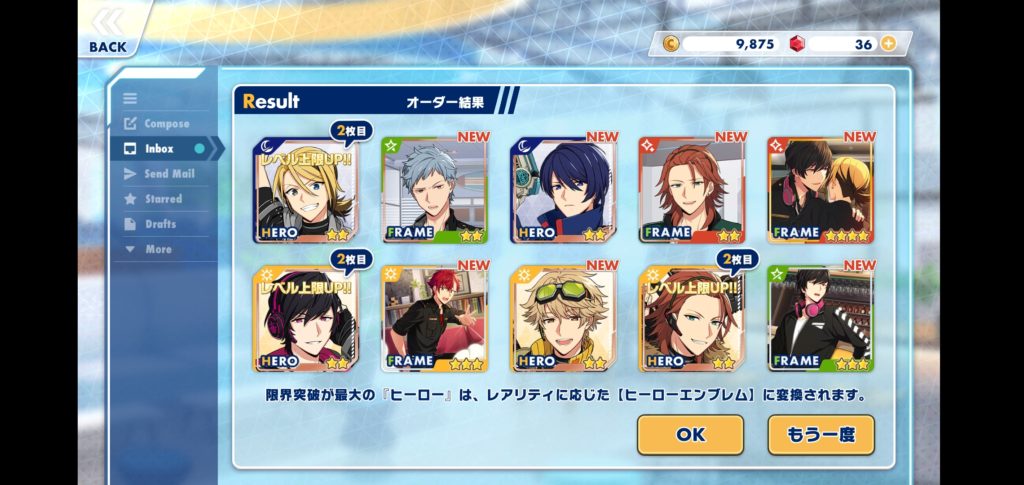Screen dimensions: 1024x485
Task: Select the blond HERO card with black headphones
Action: tap(306, 190)
